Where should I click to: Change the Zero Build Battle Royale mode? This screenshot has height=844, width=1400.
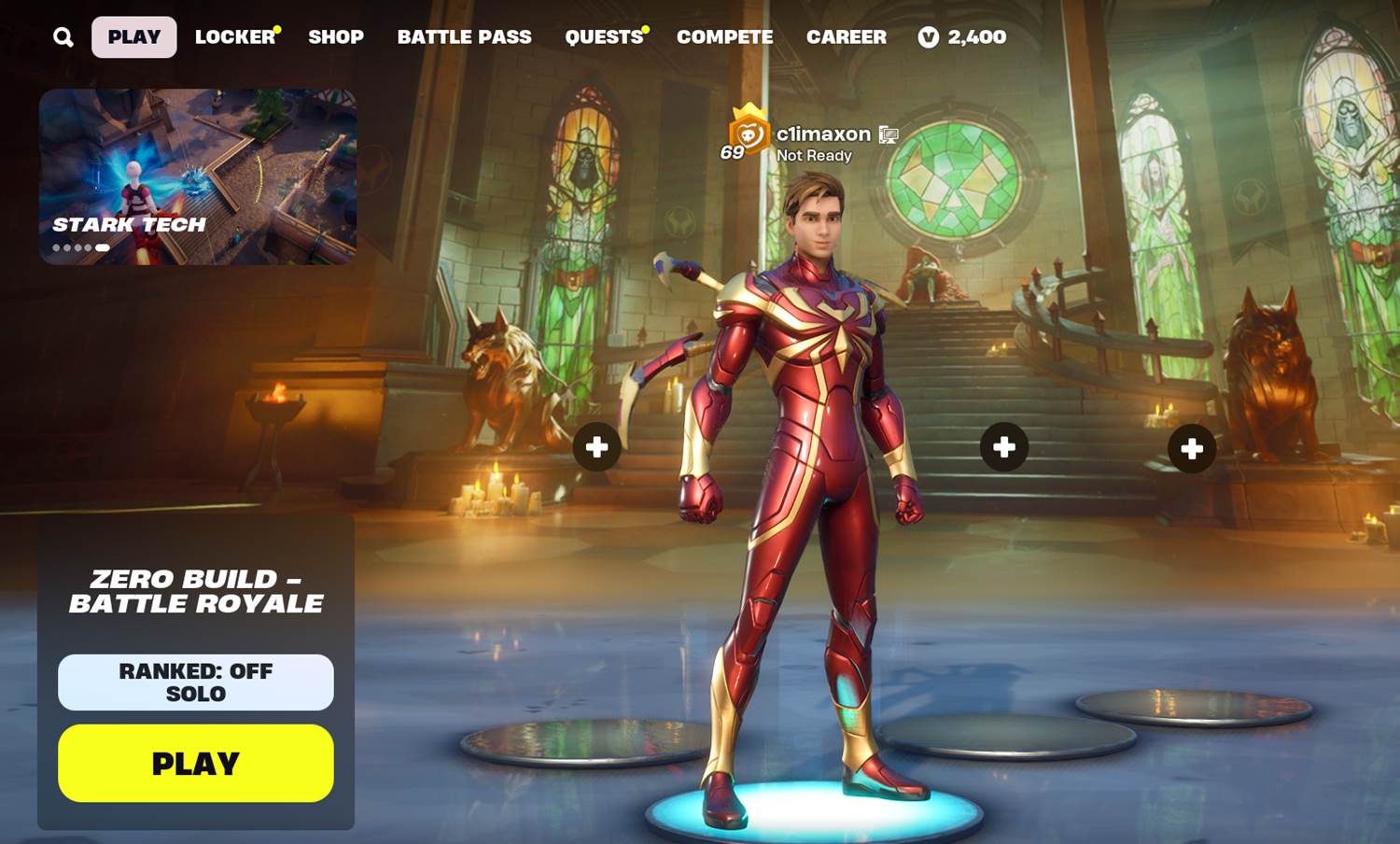pos(196,591)
